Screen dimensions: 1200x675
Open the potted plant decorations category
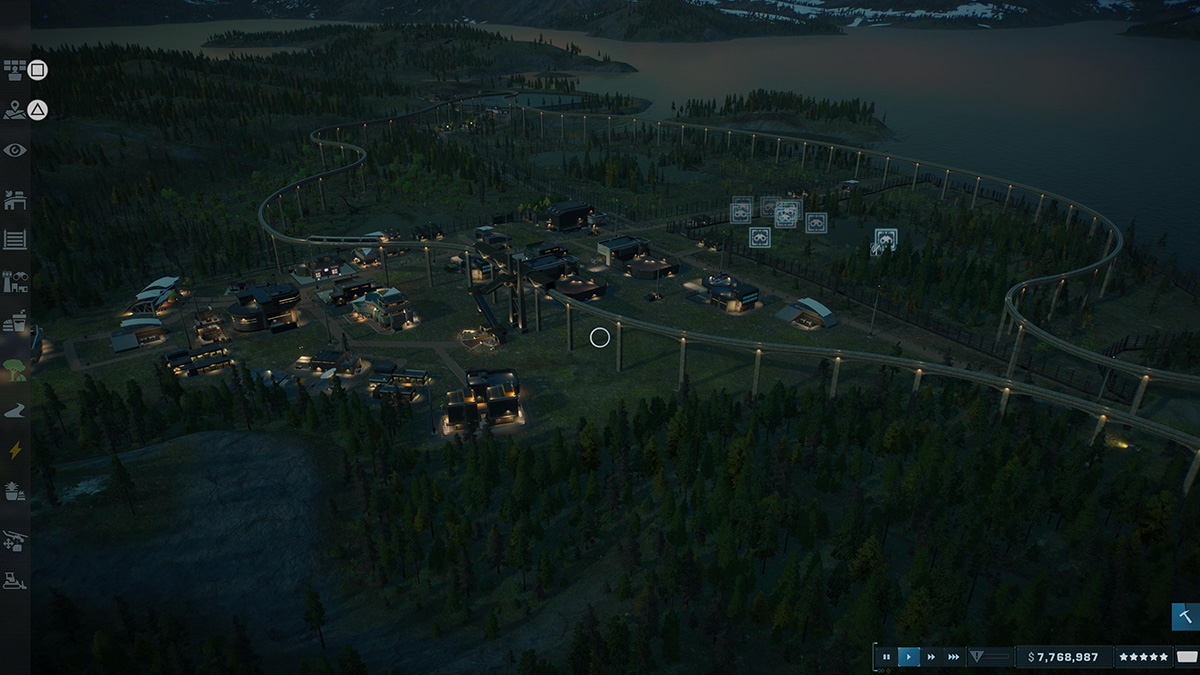[15, 492]
